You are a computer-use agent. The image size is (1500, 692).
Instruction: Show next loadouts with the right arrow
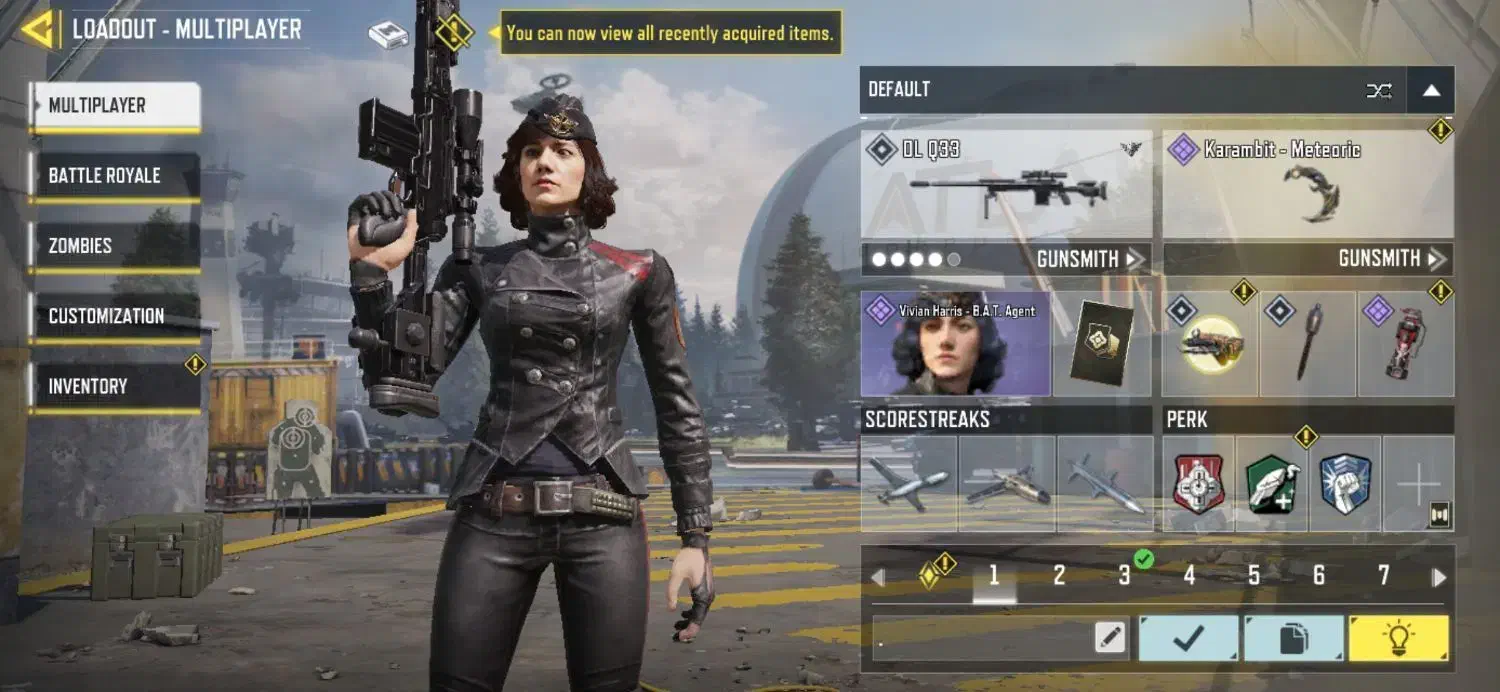click(x=1439, y=577)
